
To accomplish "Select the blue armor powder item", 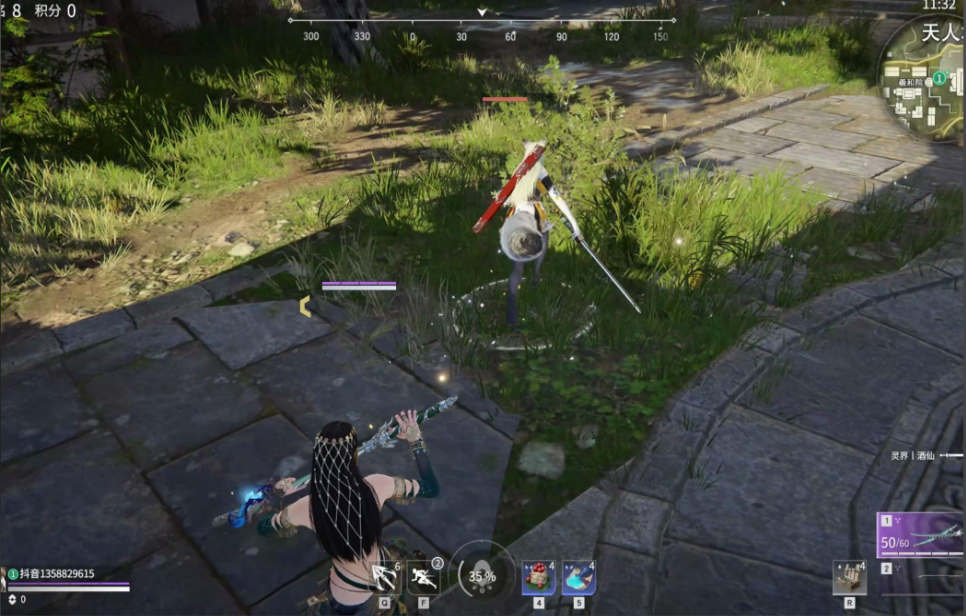I will pyautogui.click(x=578, y=577).
